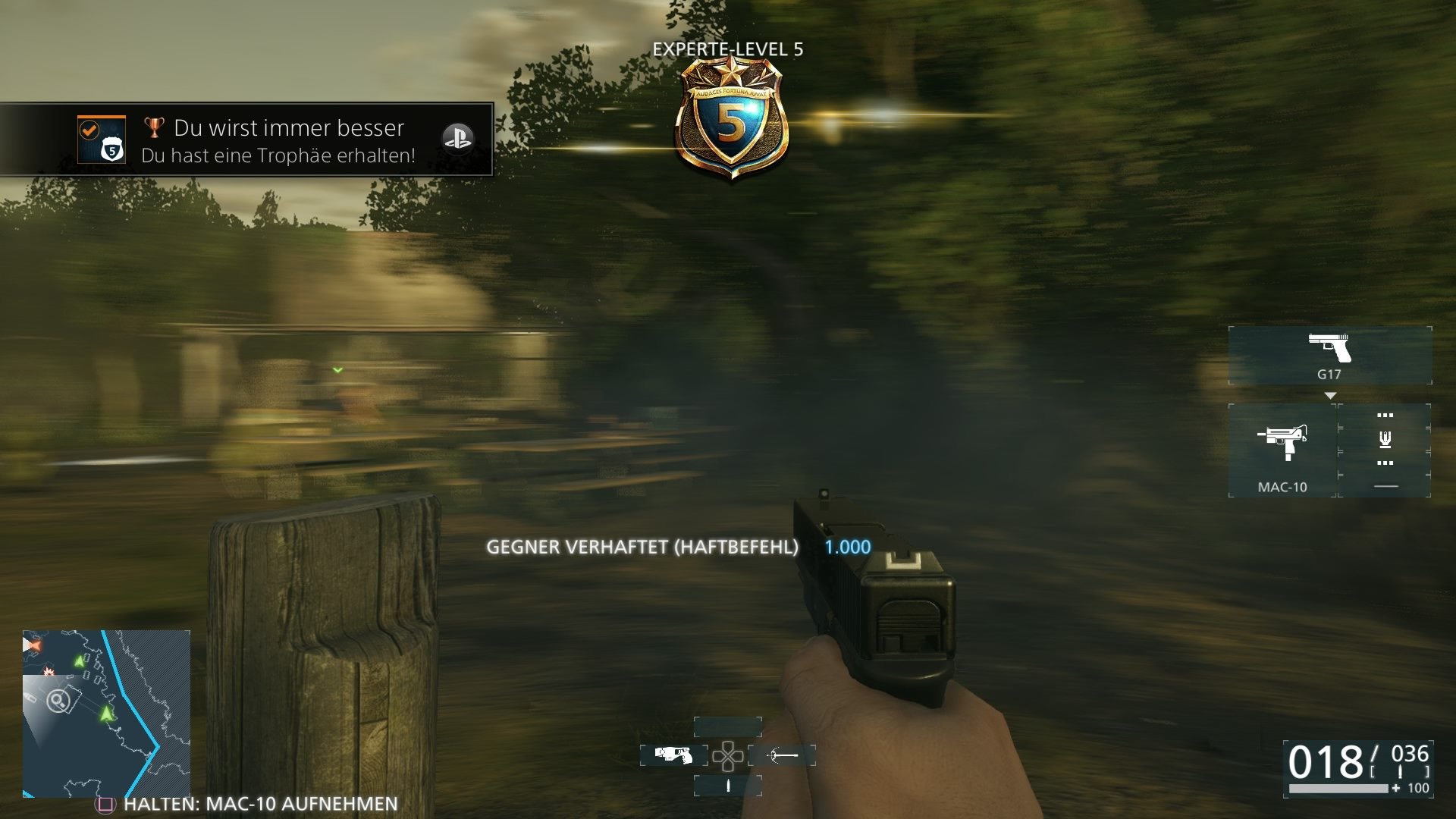
Task: Click the Level 5 emblem in the trophy notification
Action: click(111, 150)
